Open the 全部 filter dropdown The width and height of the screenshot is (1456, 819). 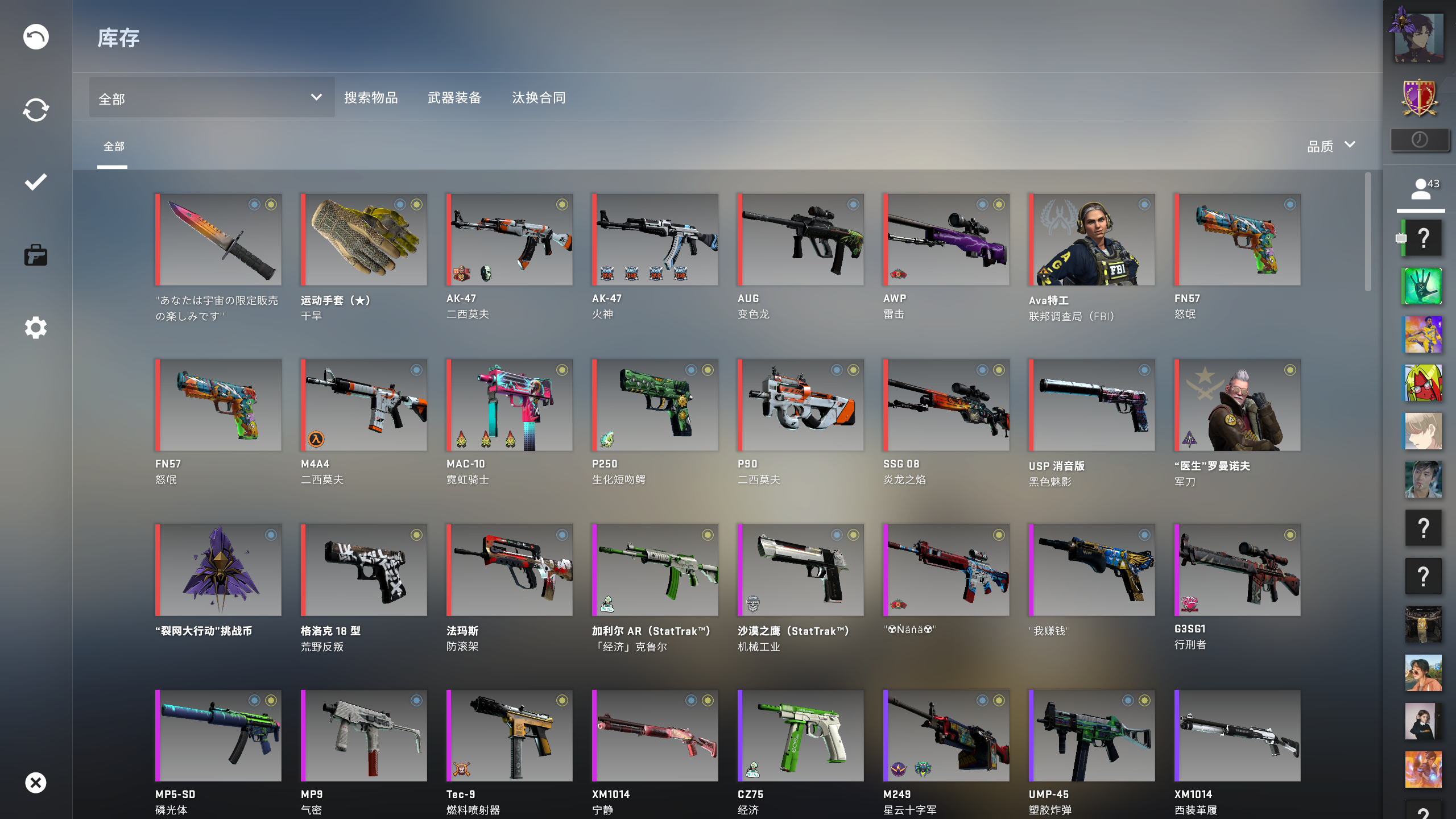point(210,97)
